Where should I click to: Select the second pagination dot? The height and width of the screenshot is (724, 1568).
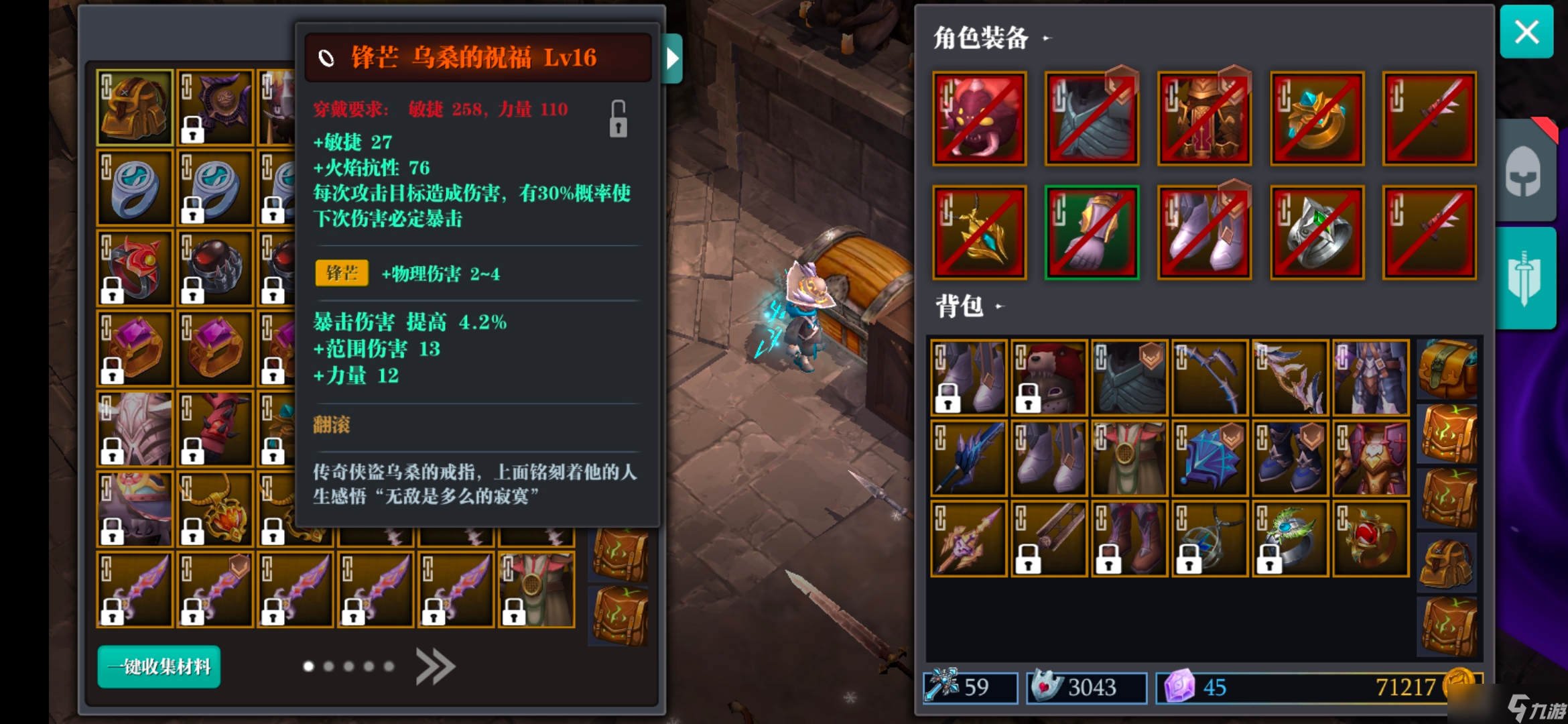(328, 666)
